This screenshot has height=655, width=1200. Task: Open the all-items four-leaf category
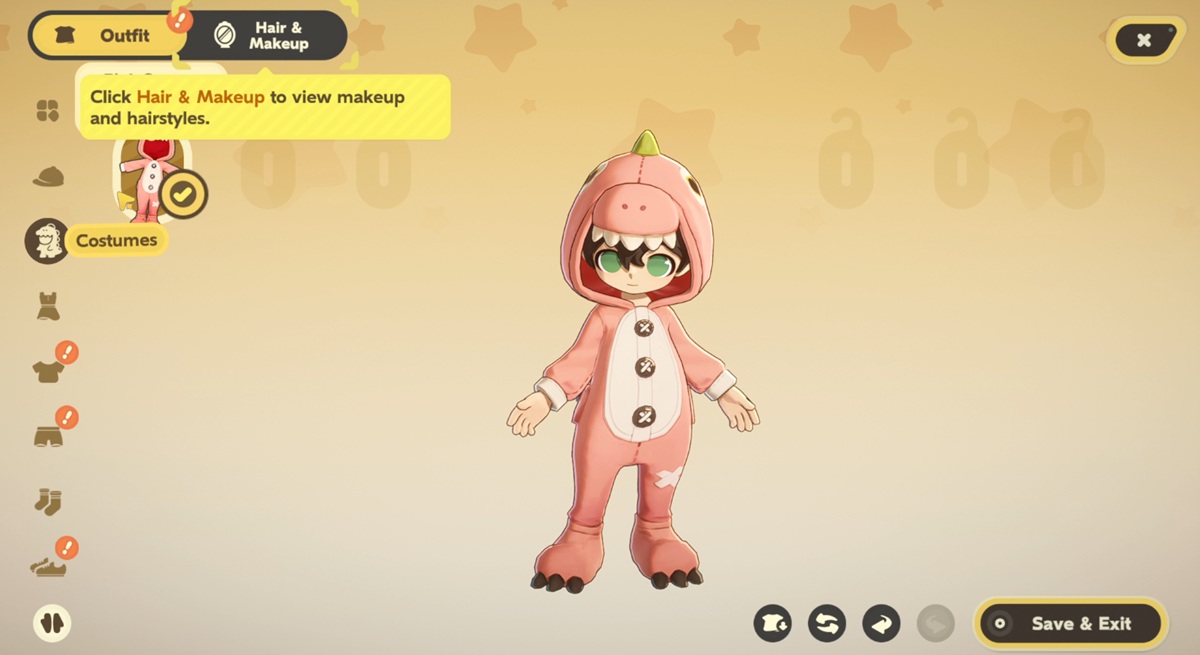[48, 111]
